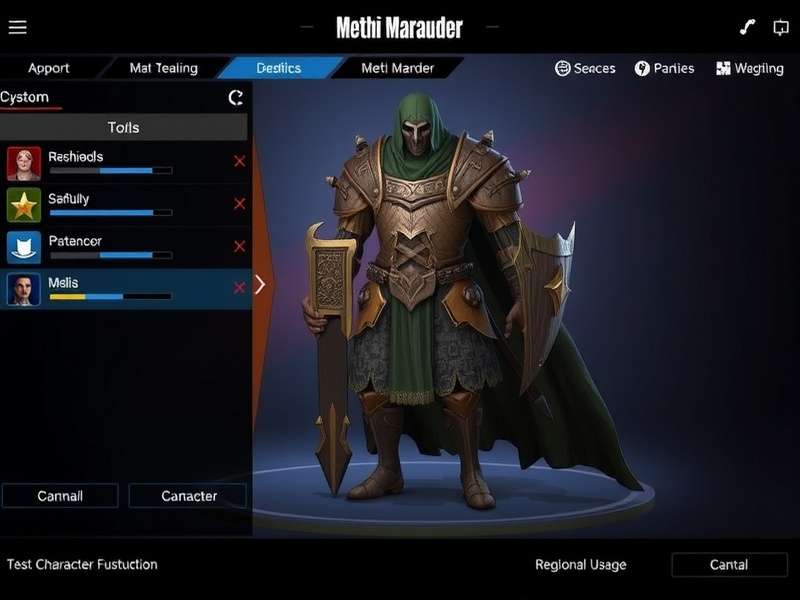Image resolution: width=800 pixels, height=600 pixels.
Task: Select the Destics tab
Action: pos(278,68)
